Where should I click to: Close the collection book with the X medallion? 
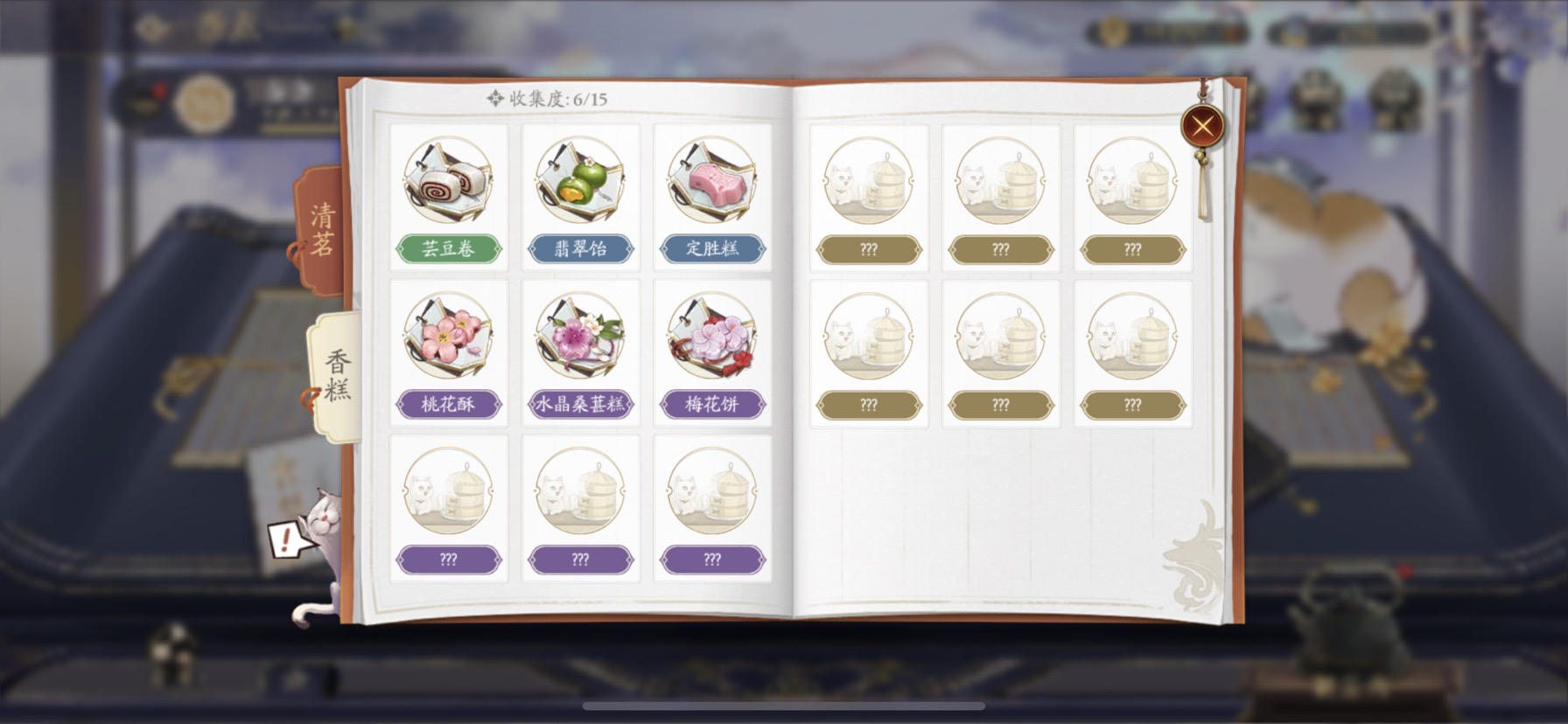point(1202,124)
